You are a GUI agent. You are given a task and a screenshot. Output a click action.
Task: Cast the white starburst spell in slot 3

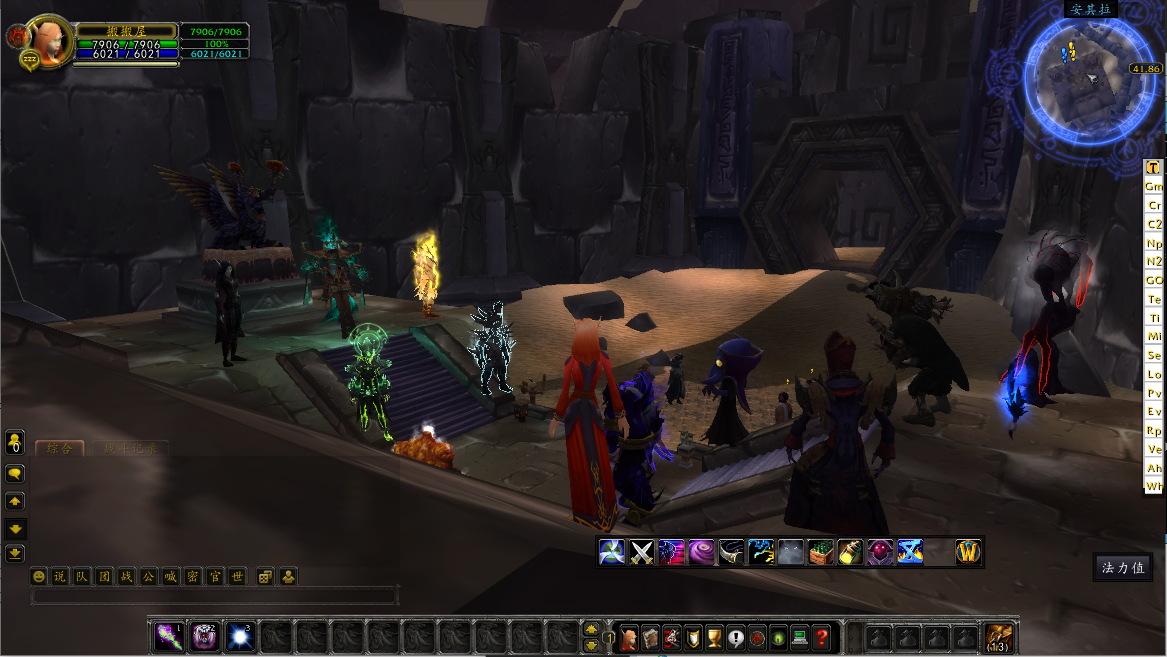click(x=239, y=636)
